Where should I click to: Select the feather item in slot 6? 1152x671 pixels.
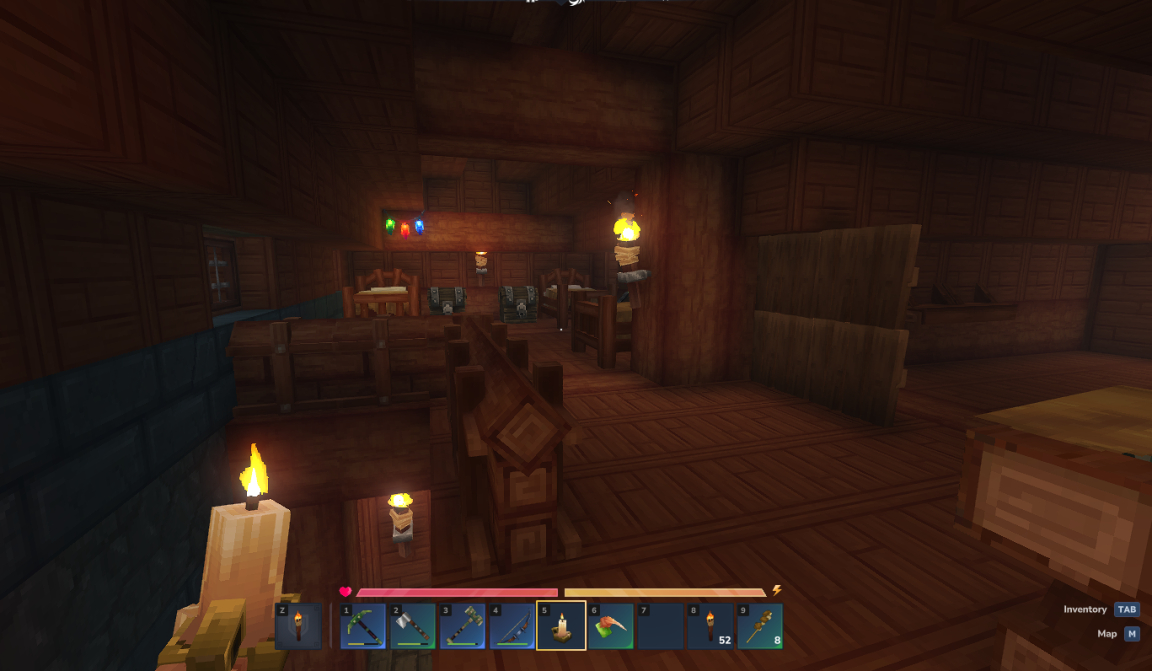tap(611, 626)
